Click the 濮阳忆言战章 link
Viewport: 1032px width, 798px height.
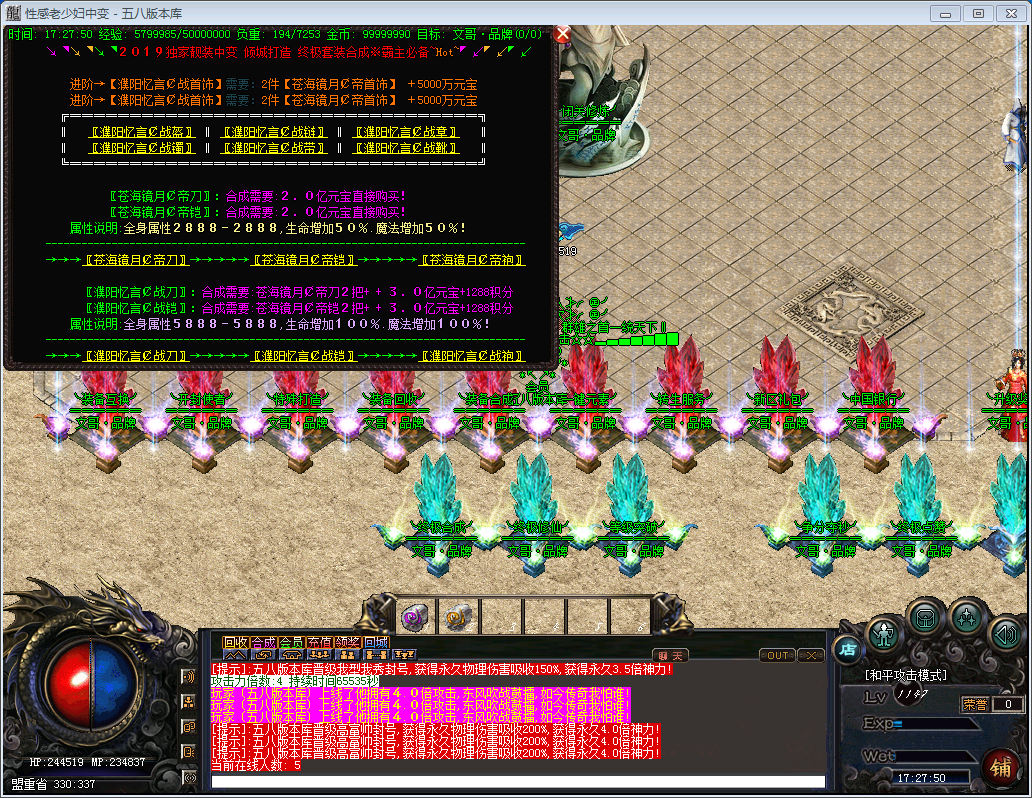point(405,132)
